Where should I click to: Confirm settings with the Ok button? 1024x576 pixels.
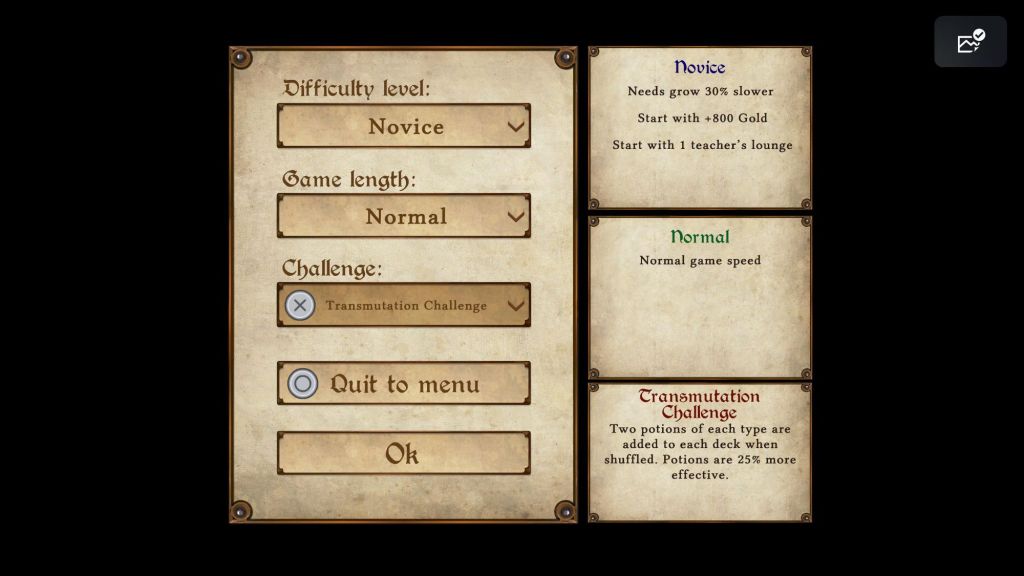[404, 454]
